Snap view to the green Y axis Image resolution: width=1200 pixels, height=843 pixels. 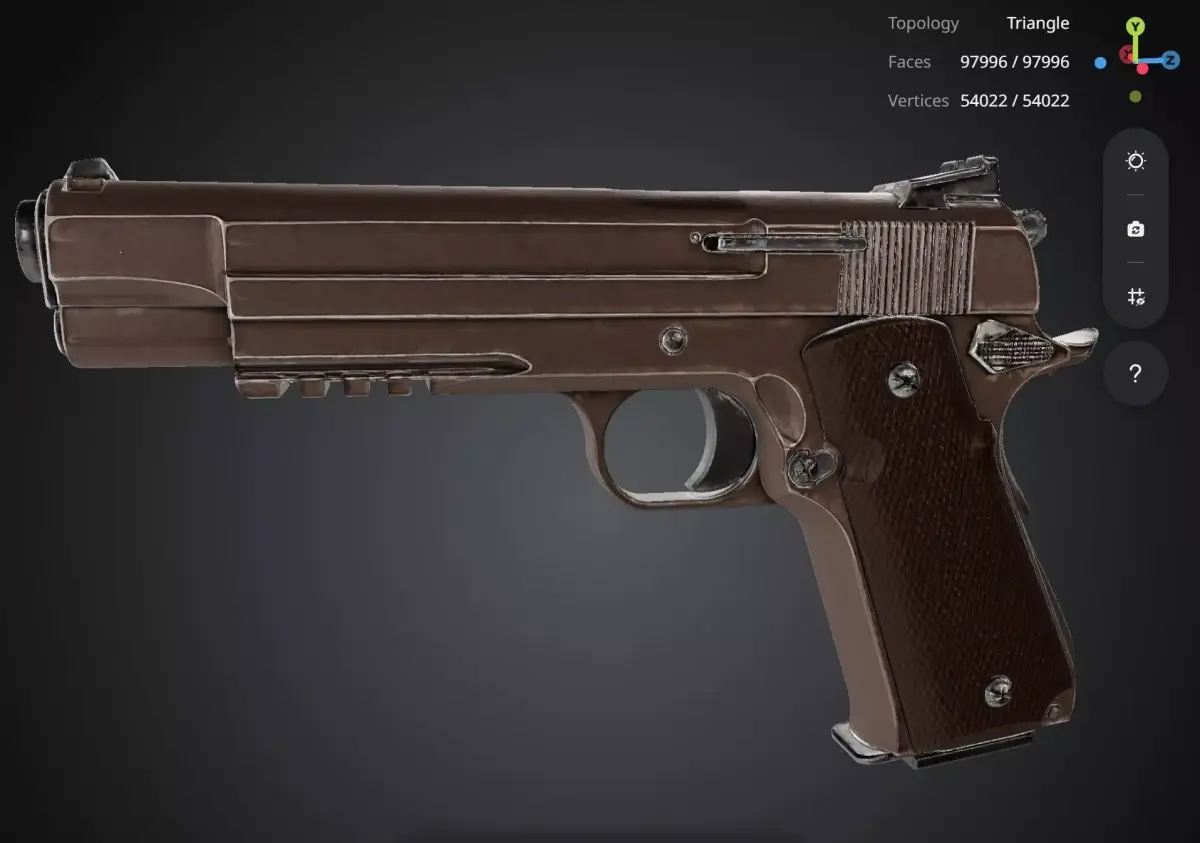pos(1135,27)
